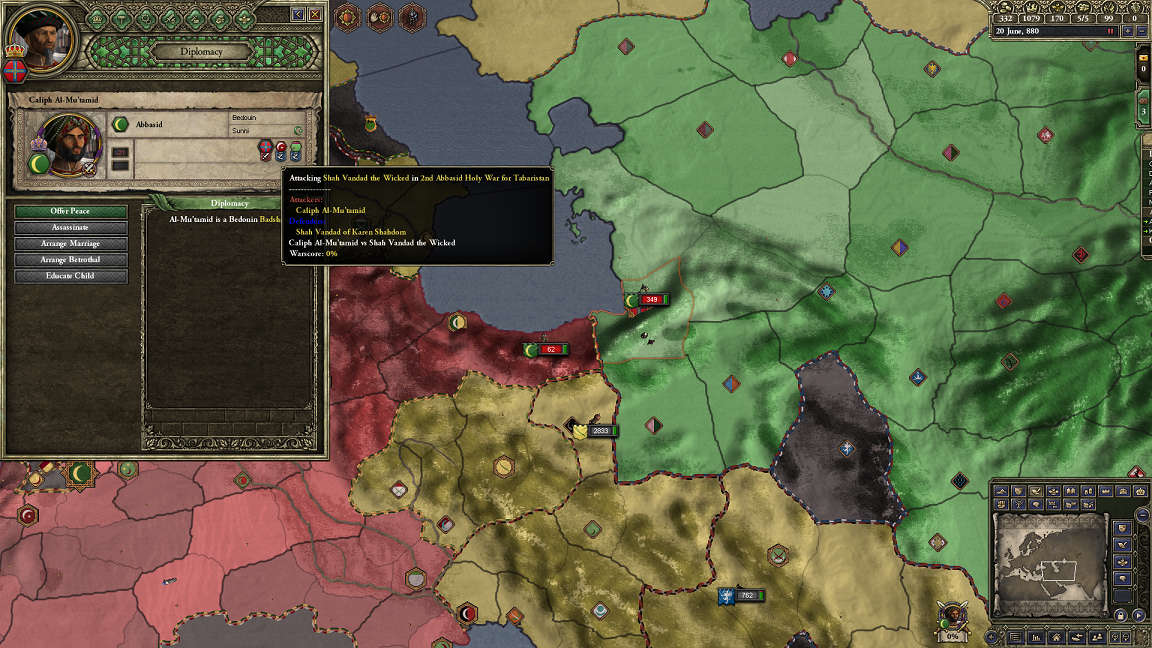Click the home button below the minimap
This screenshot has height=648, width=1152.
[x=1056, y=636]
